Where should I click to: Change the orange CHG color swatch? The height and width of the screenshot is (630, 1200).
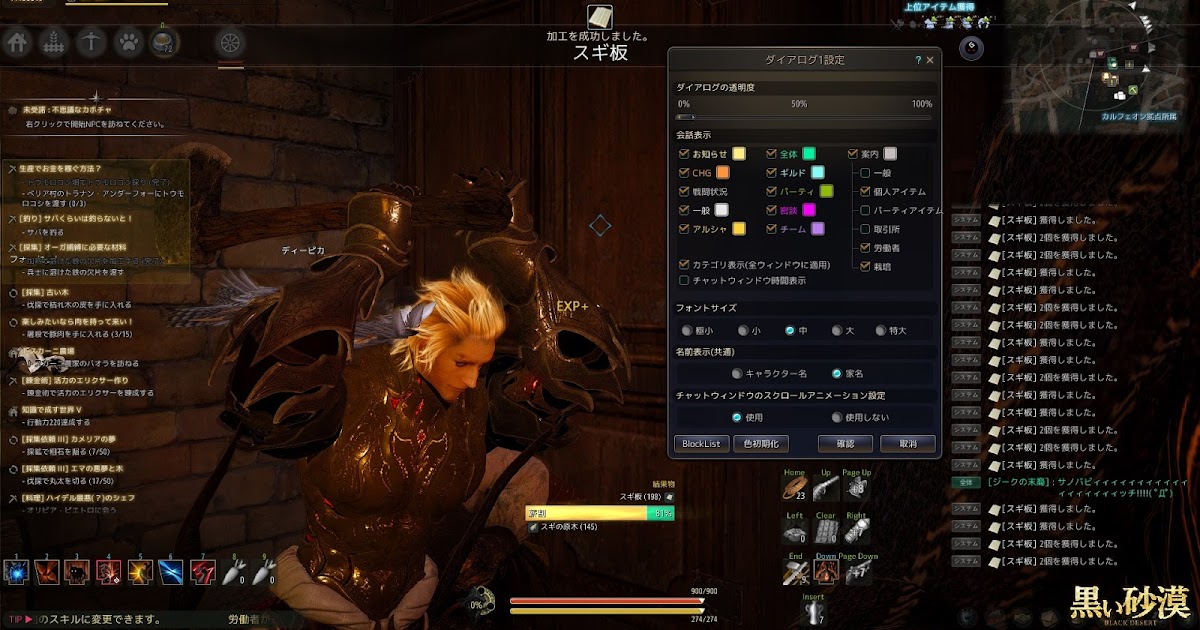click(x=723, y=173)
